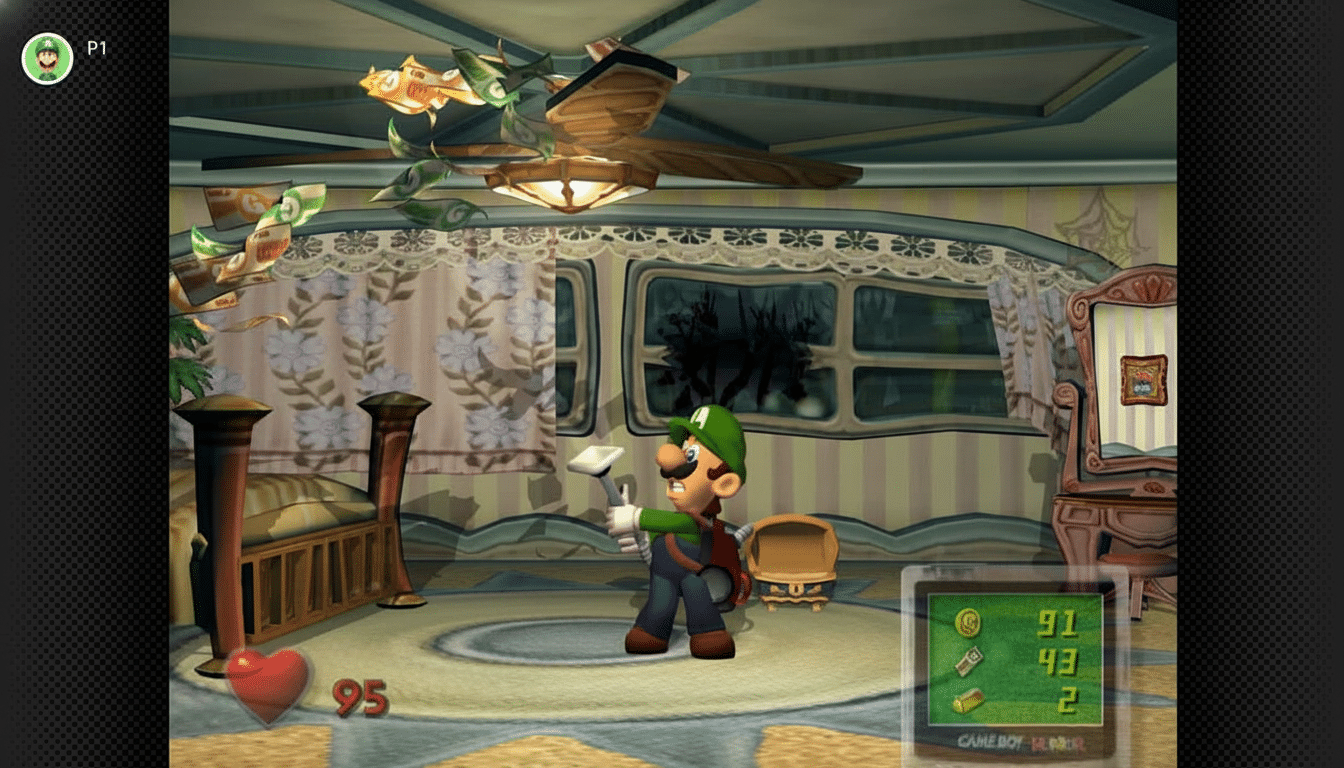Open the P1 Luigi player avatar

coord(46,57)
